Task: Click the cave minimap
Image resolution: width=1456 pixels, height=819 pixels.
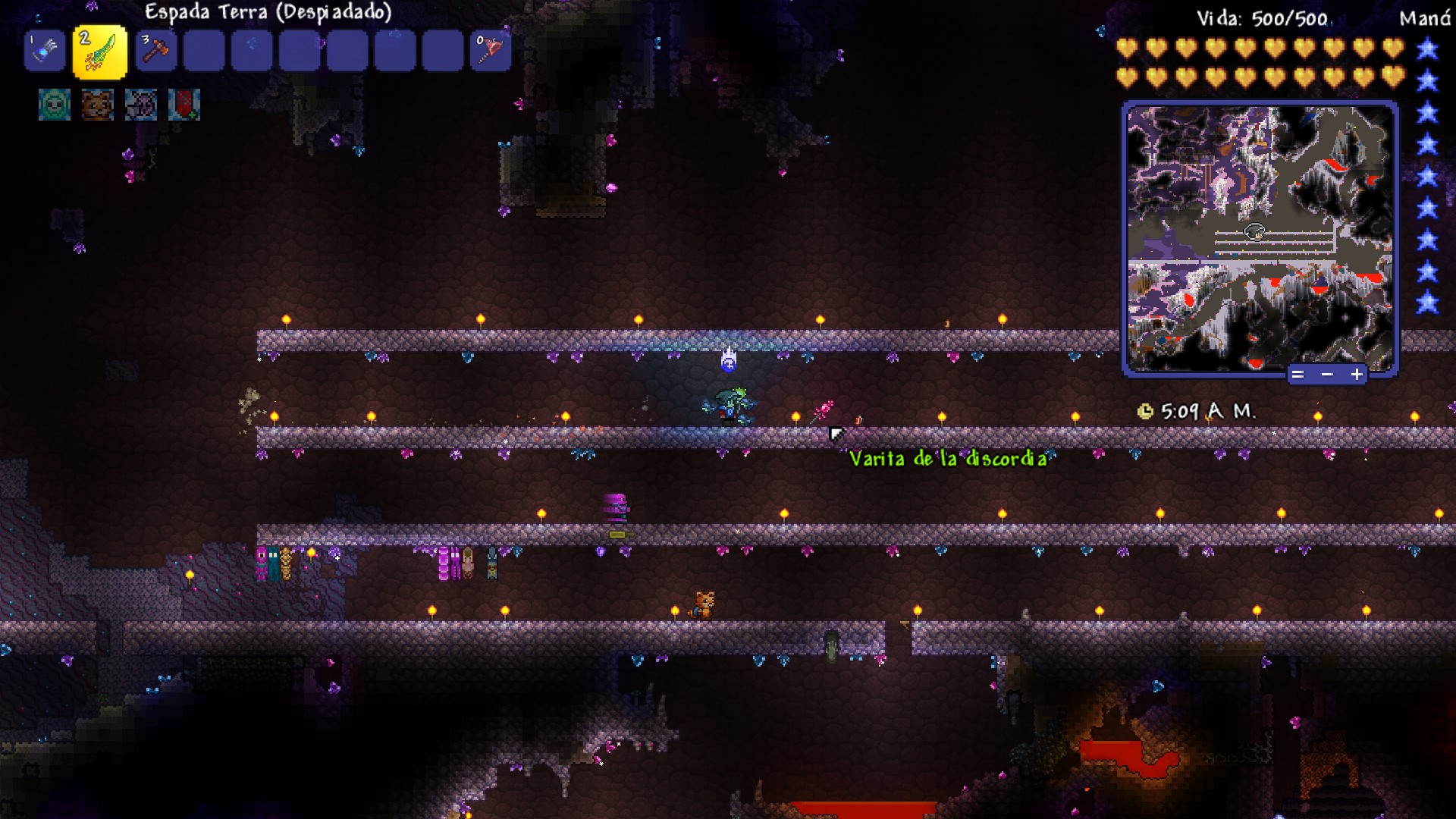Action: (x=1260, y=237)
